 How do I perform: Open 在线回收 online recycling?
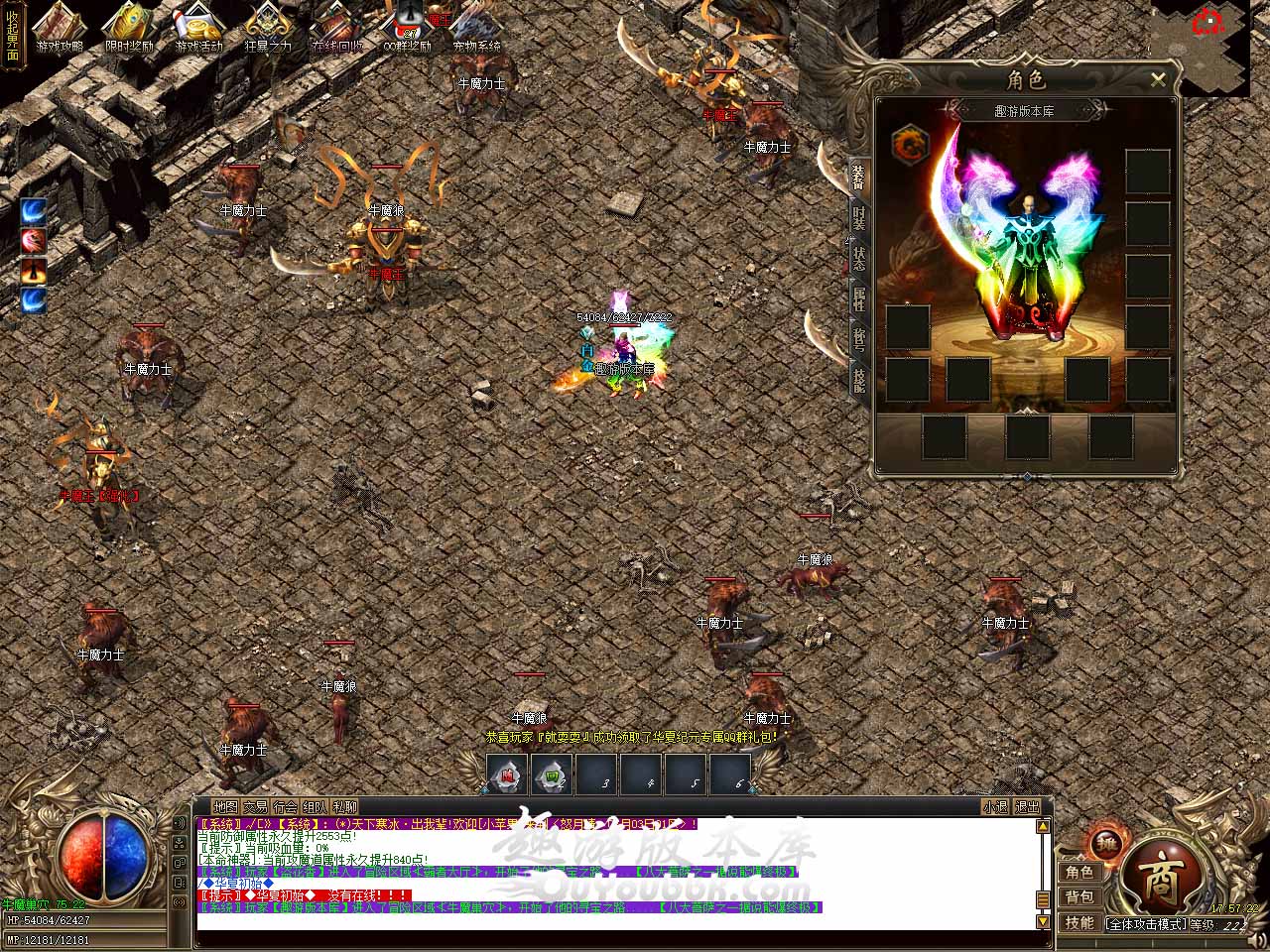pyautogui.click(x=337, y=28)
